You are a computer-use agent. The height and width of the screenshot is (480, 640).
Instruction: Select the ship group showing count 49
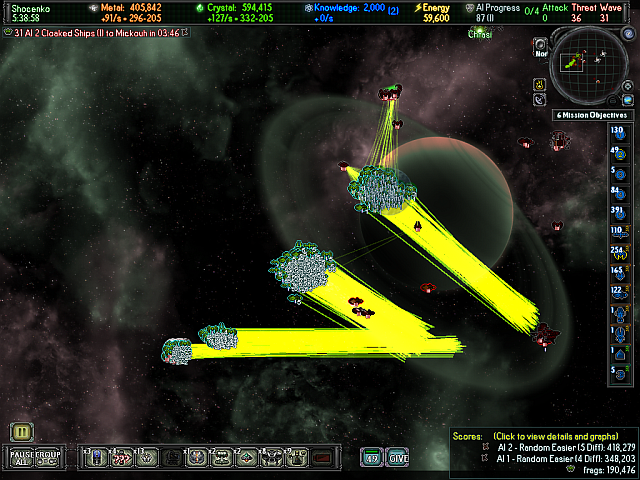(617, 152)
